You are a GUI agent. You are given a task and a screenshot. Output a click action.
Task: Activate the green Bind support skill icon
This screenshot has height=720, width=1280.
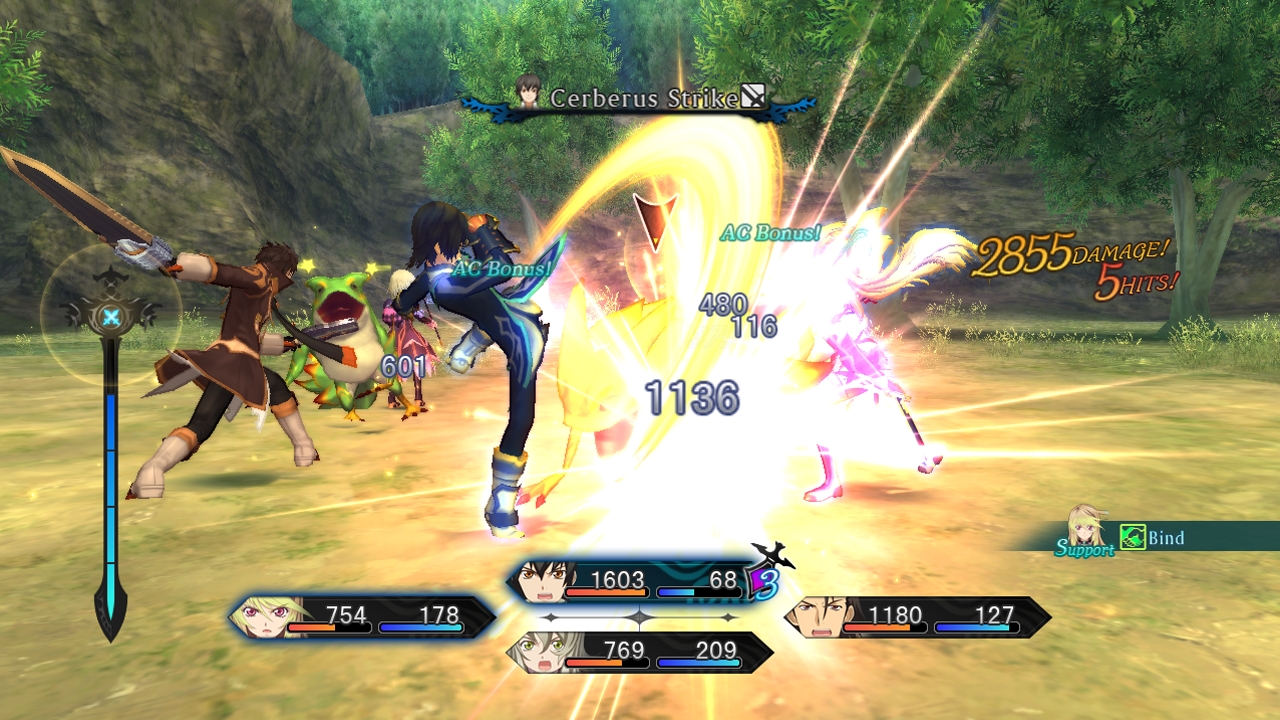(x=1132, y=538)
